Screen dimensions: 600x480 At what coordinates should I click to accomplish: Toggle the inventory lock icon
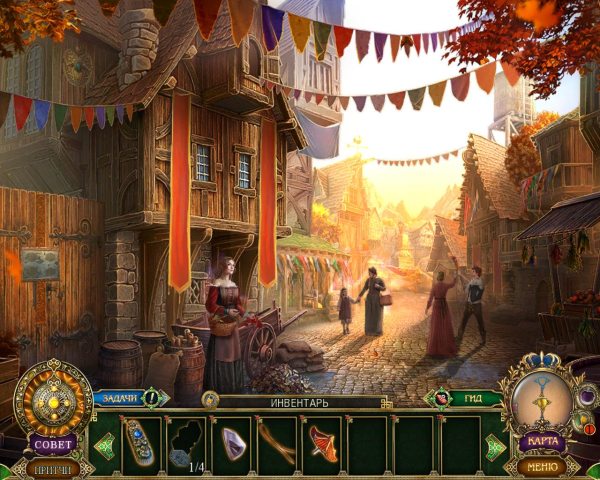[x=210, y=400]
